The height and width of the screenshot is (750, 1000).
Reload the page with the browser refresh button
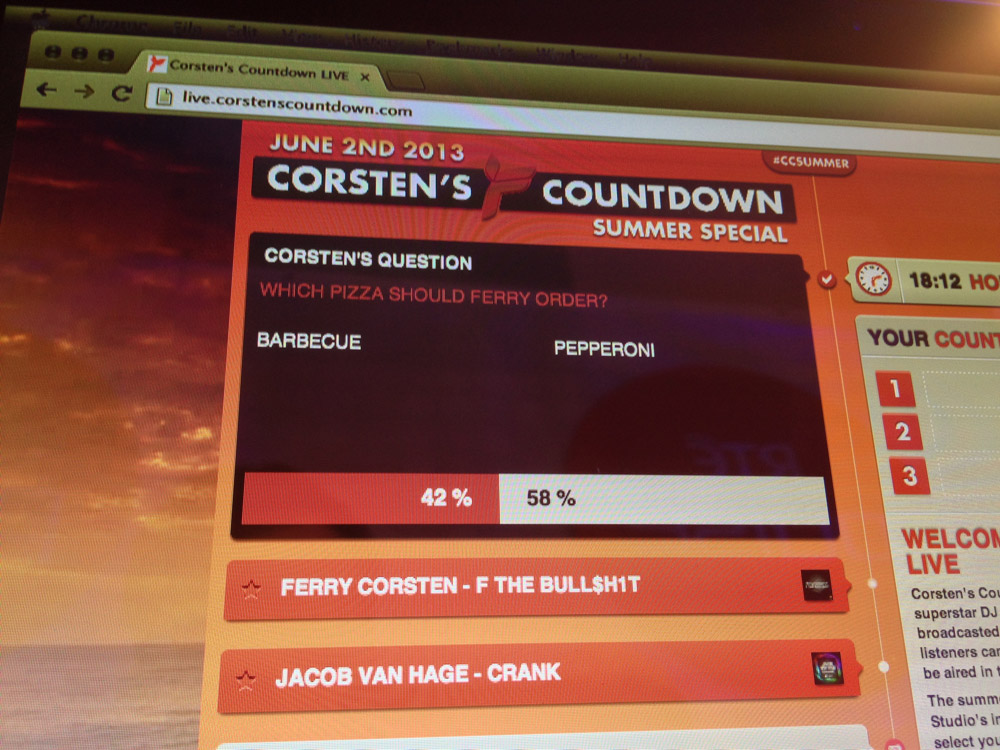(x=122, y=92)
